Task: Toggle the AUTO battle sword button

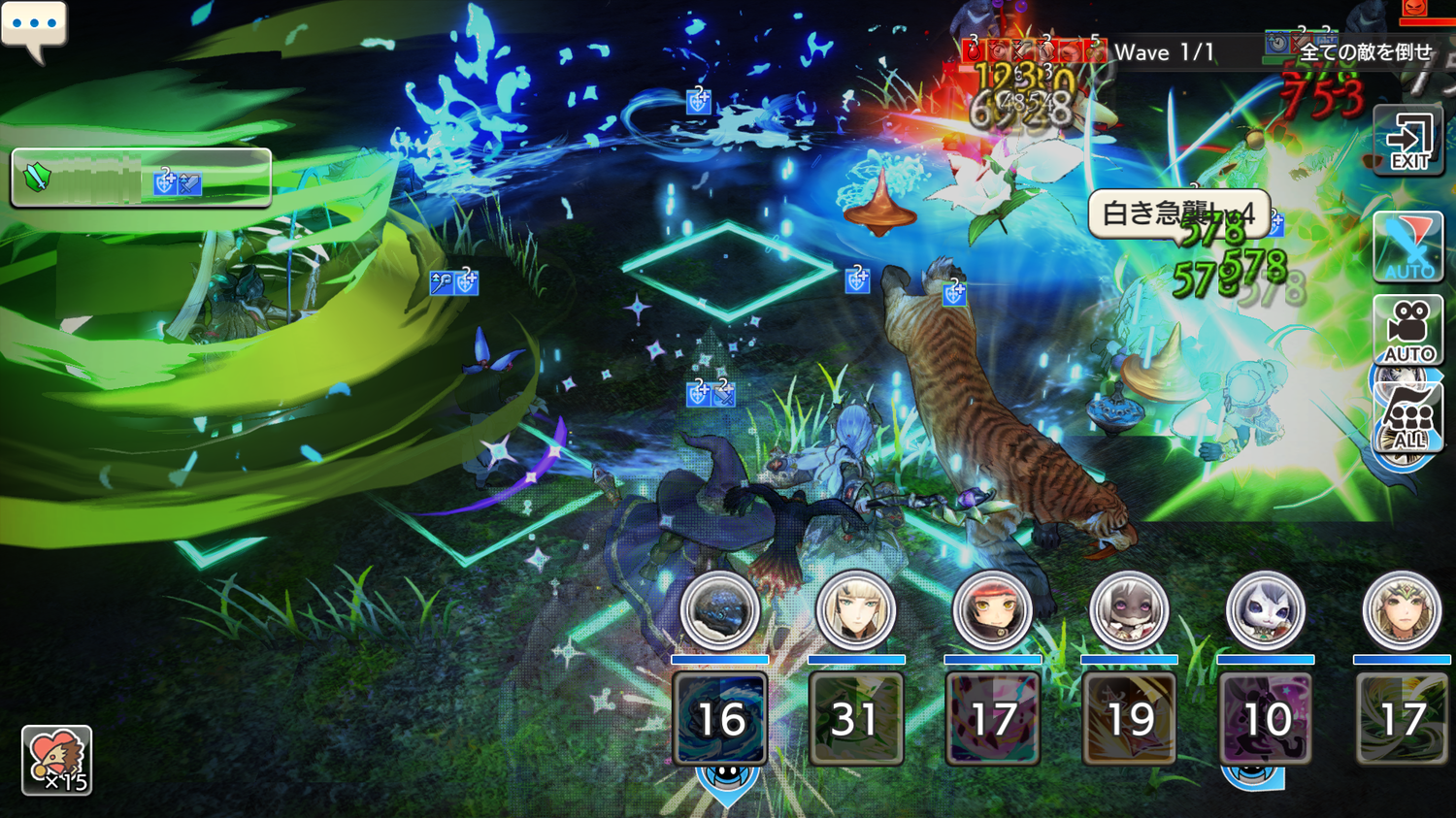Action: pos(1408,246)
